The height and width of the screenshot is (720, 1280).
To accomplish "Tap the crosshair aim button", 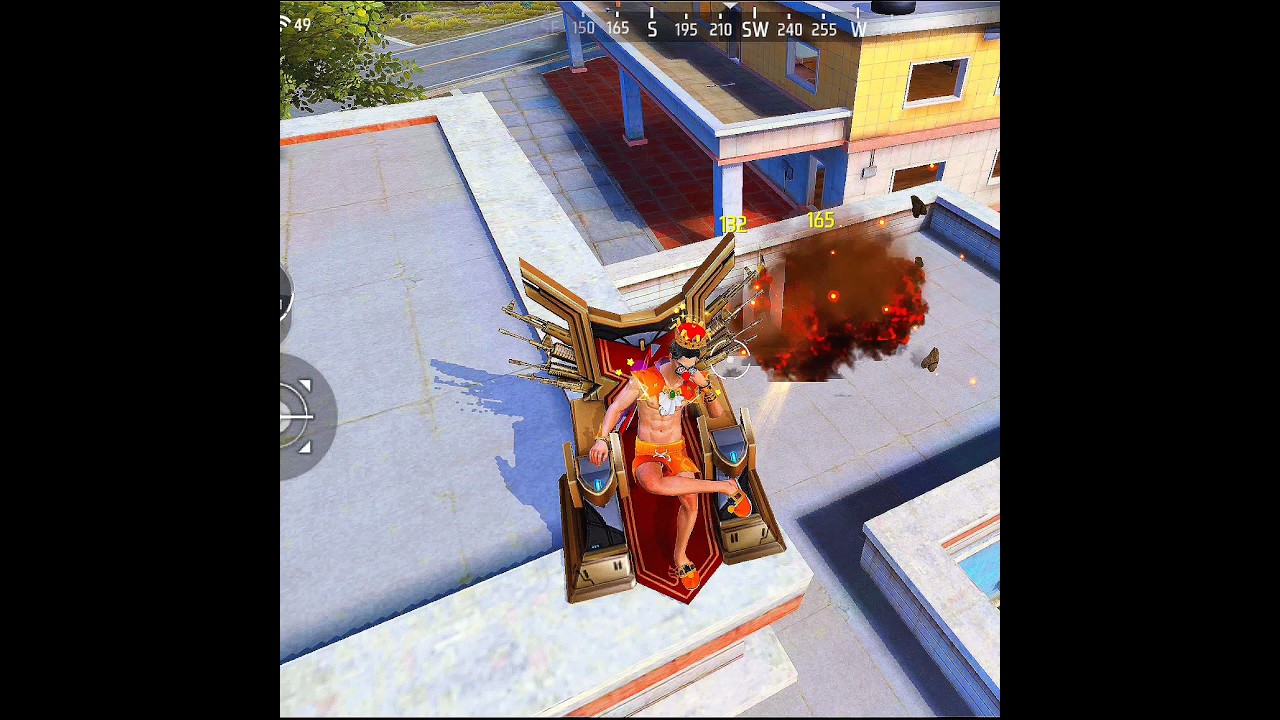I will [x=298, y=415].
